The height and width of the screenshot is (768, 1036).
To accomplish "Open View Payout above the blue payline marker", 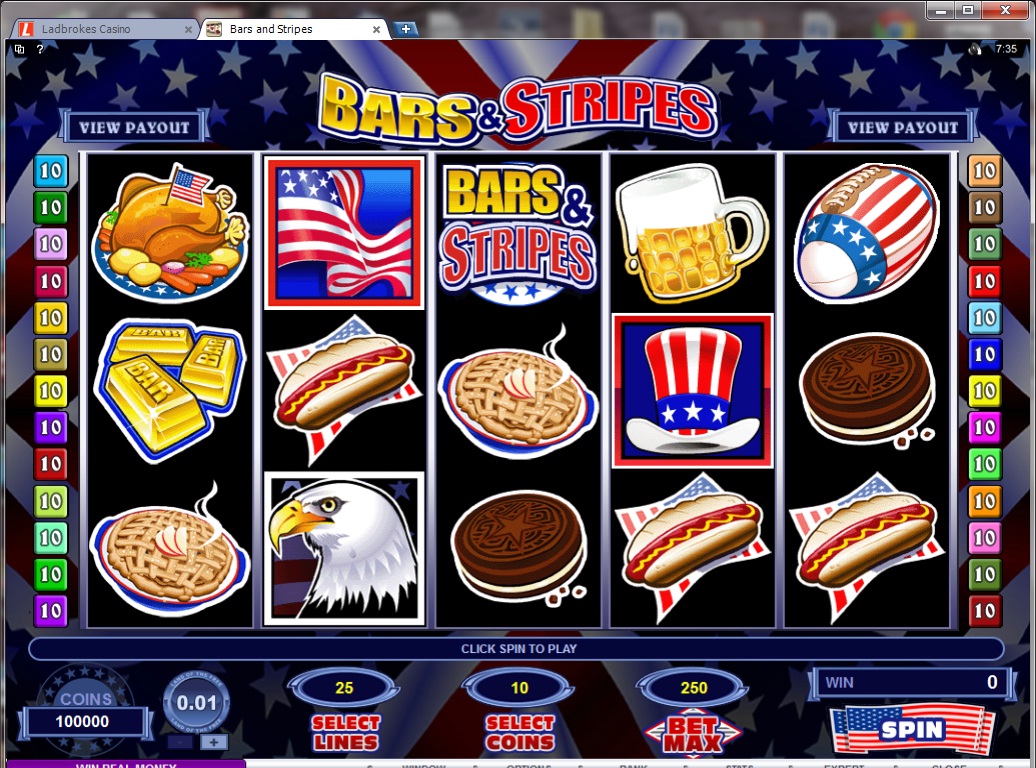I will [134, 127].
